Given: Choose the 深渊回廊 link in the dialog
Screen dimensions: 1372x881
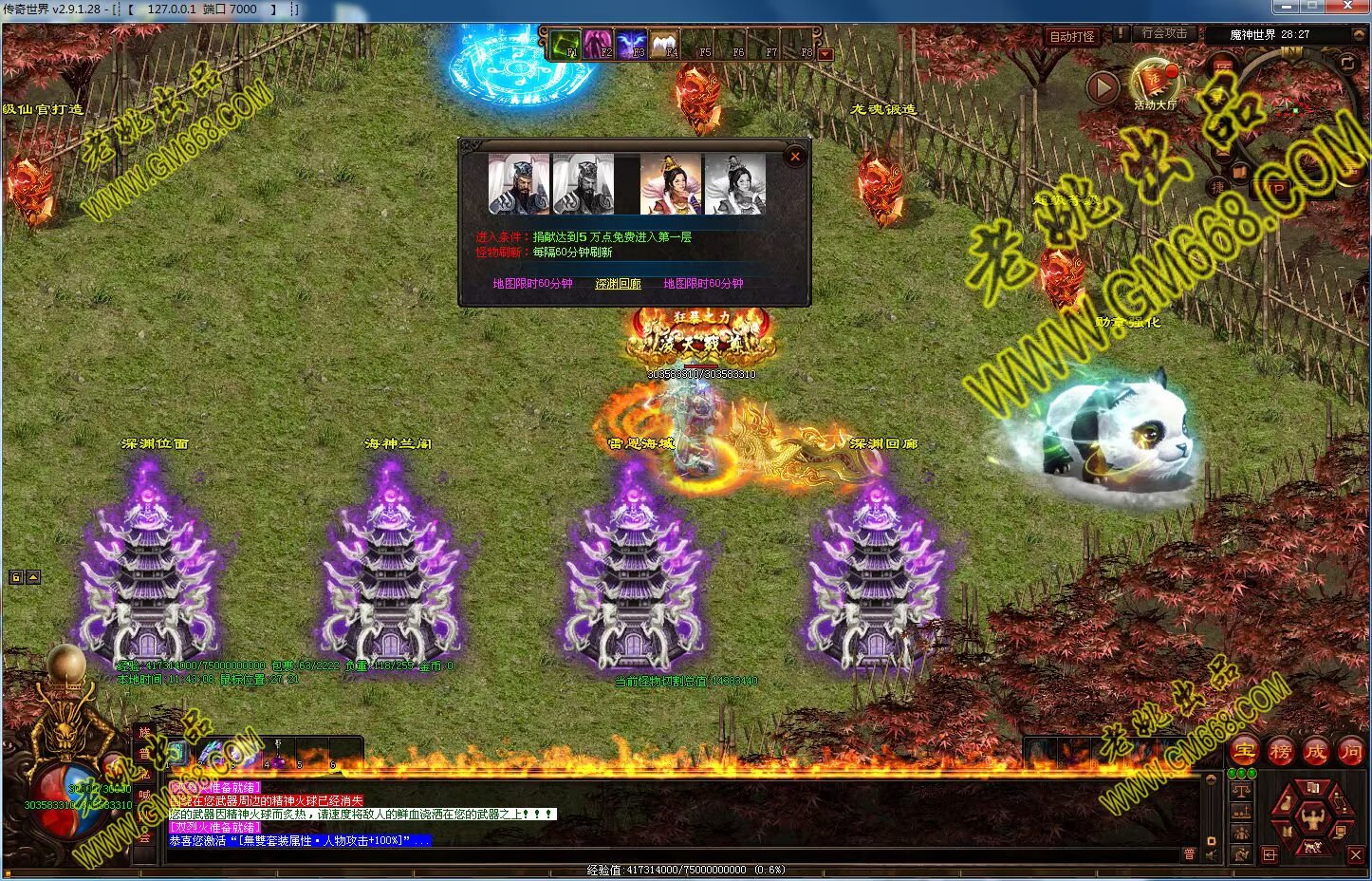Looking at the screenshot, I should coord(618,284).
